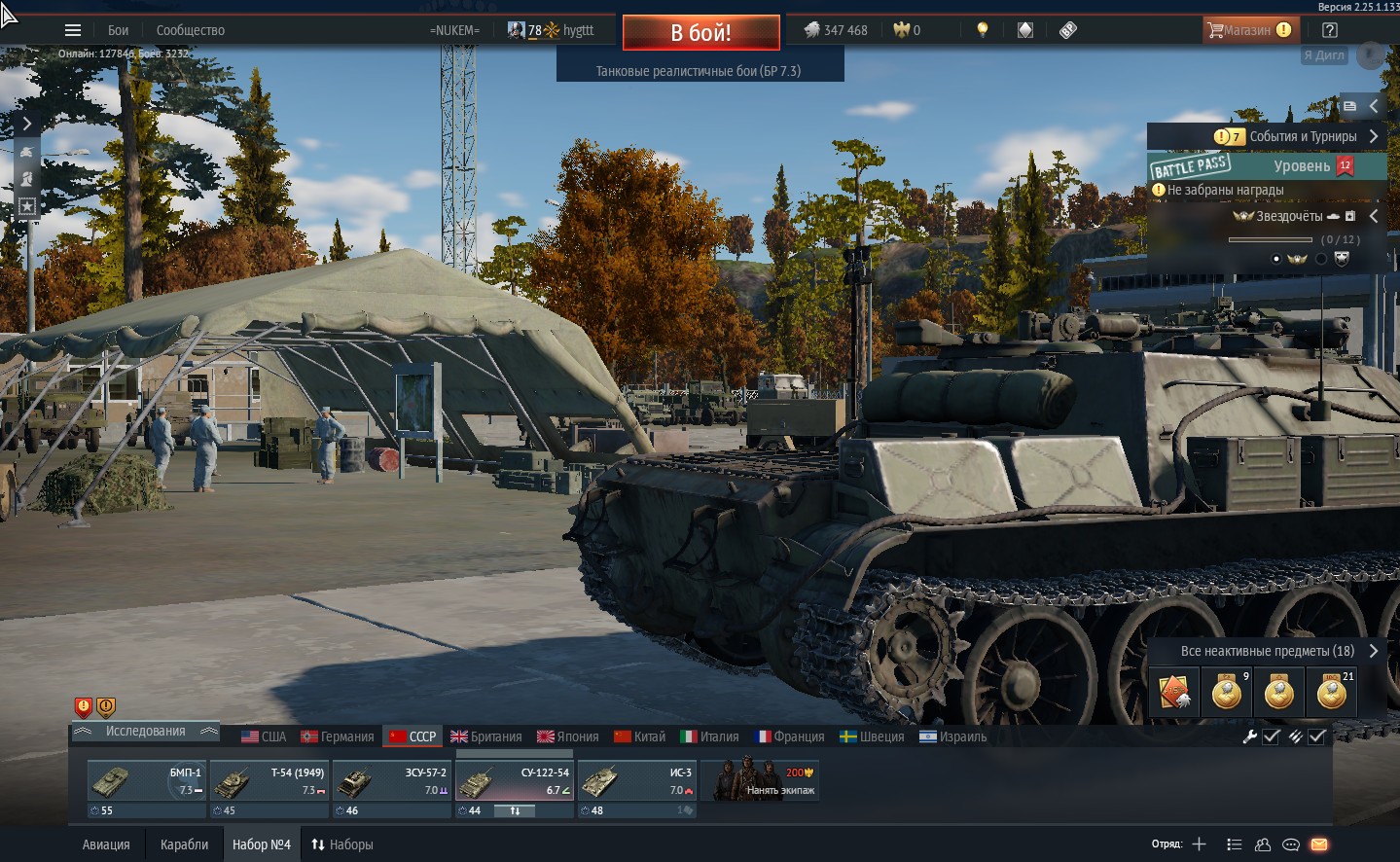The image size is (1400, 862).
Task: Start battle with the red В бой! button
Action: click(700, 32)
